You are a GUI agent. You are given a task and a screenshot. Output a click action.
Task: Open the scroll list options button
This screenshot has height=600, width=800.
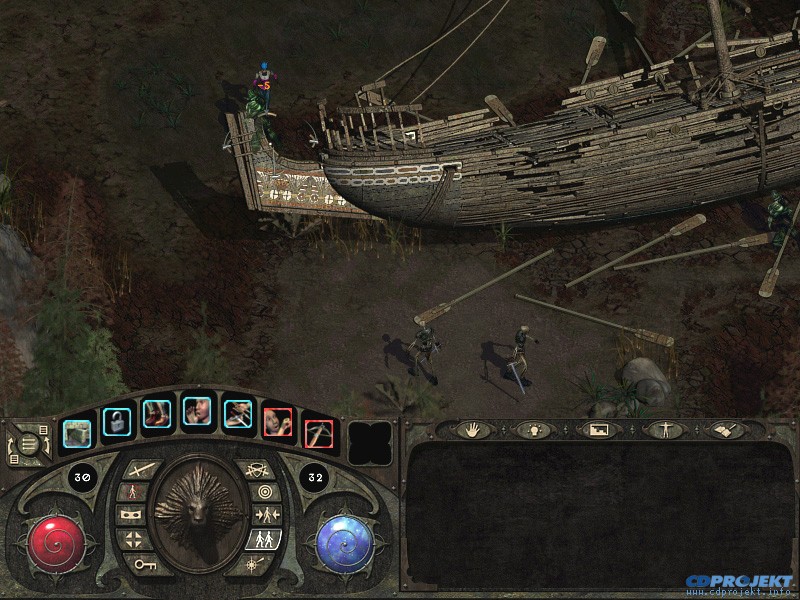click(27, 443)
